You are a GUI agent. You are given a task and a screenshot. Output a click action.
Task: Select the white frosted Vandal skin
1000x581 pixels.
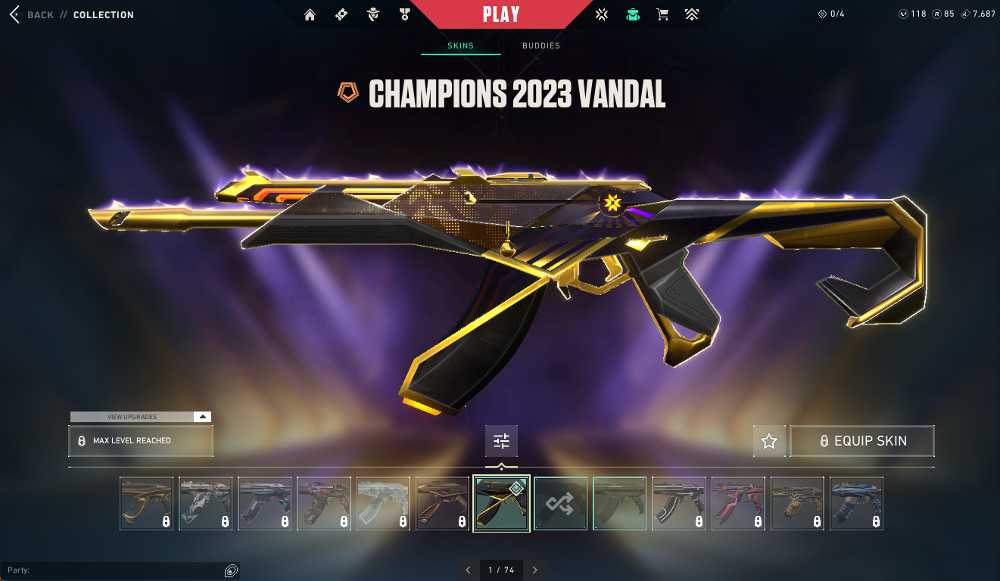384,503
